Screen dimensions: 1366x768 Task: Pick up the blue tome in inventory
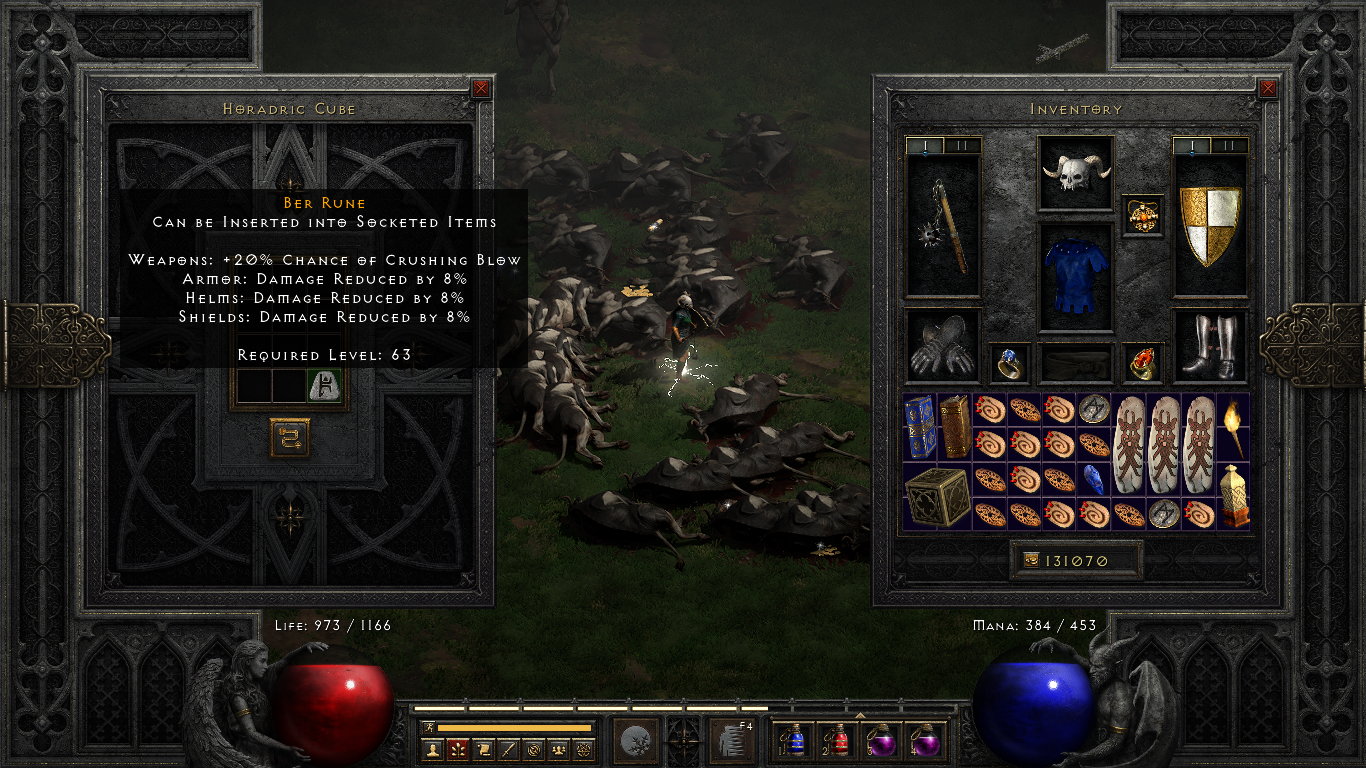(920, 427)
